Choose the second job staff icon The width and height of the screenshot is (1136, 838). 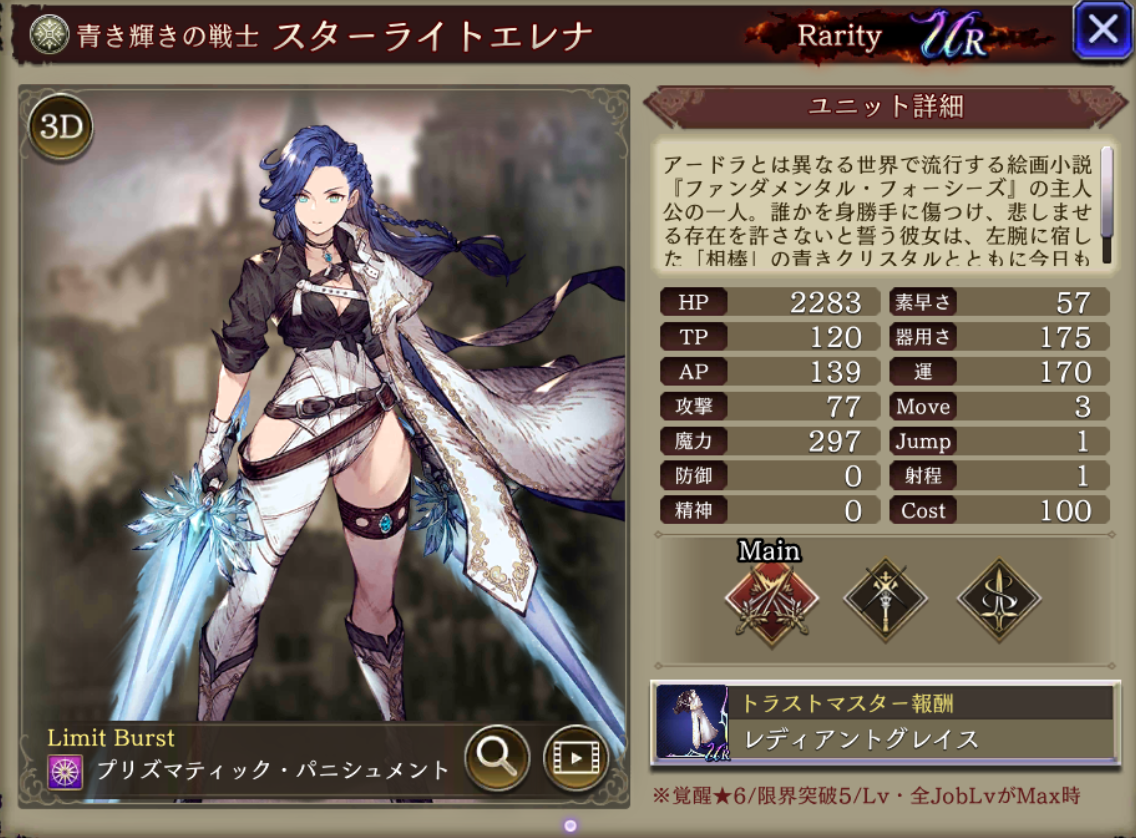point(885,600)
